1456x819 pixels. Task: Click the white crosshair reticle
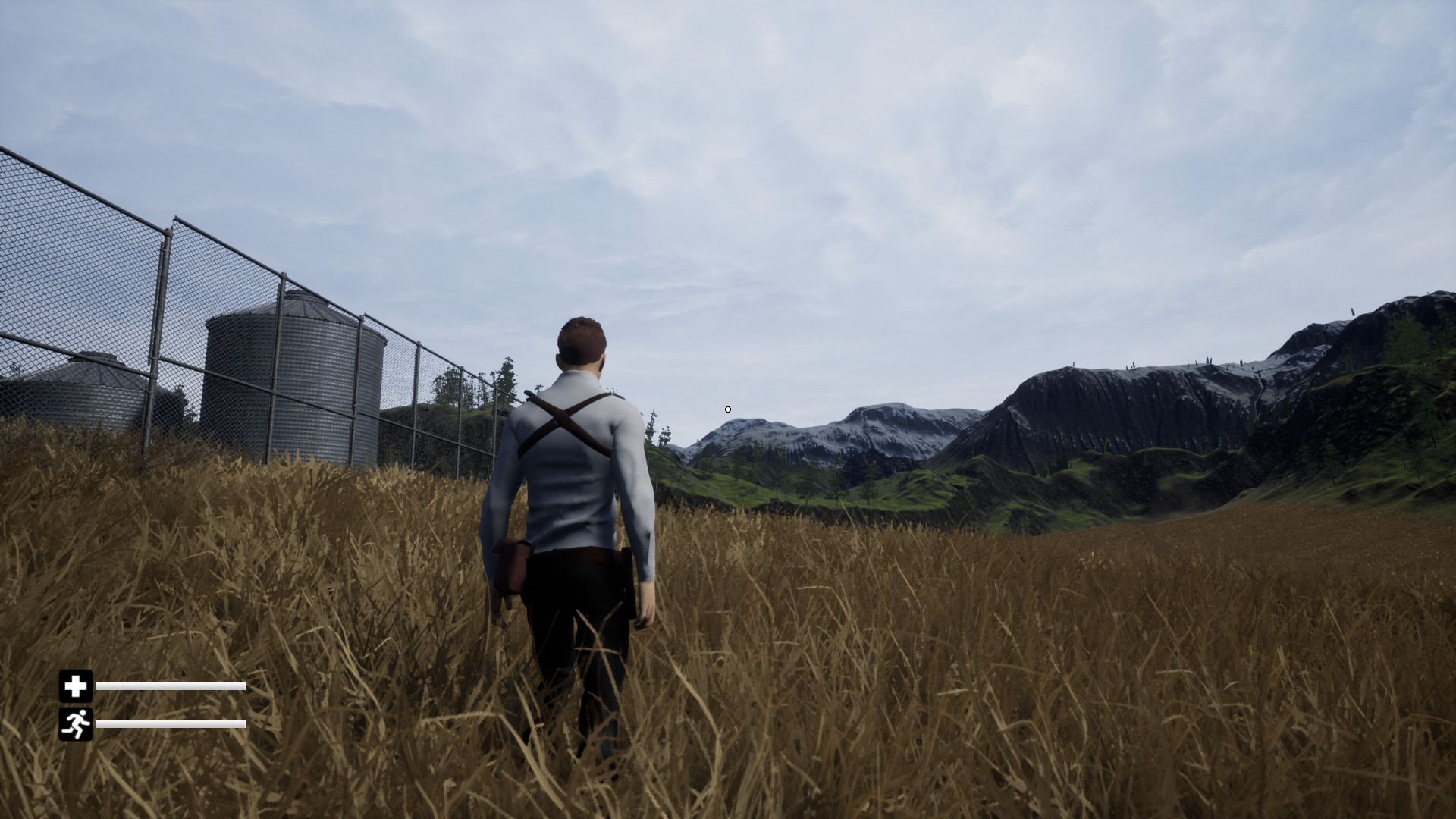(727, 409)
